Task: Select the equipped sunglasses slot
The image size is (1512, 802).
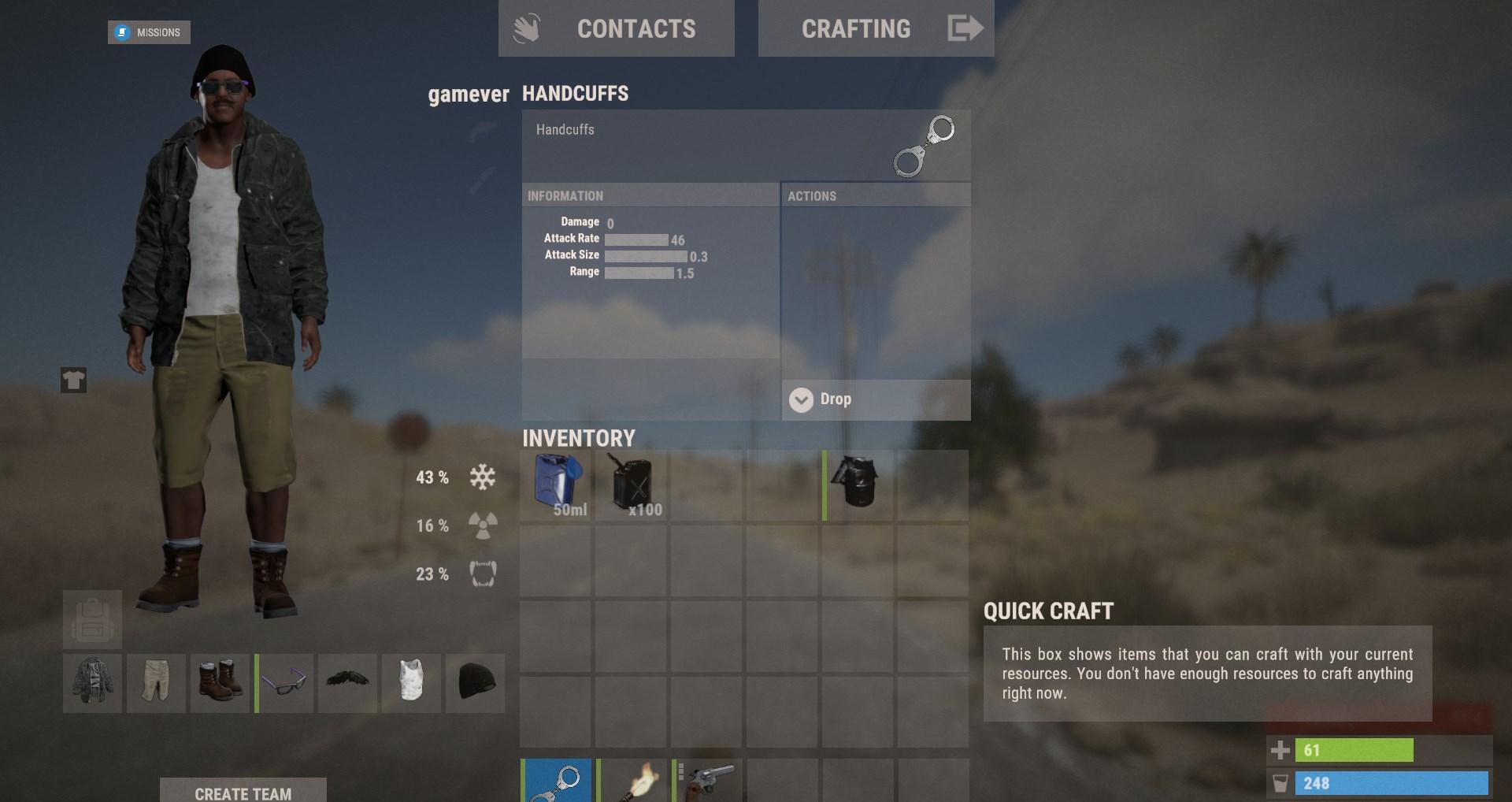Action: coord(283,683)
